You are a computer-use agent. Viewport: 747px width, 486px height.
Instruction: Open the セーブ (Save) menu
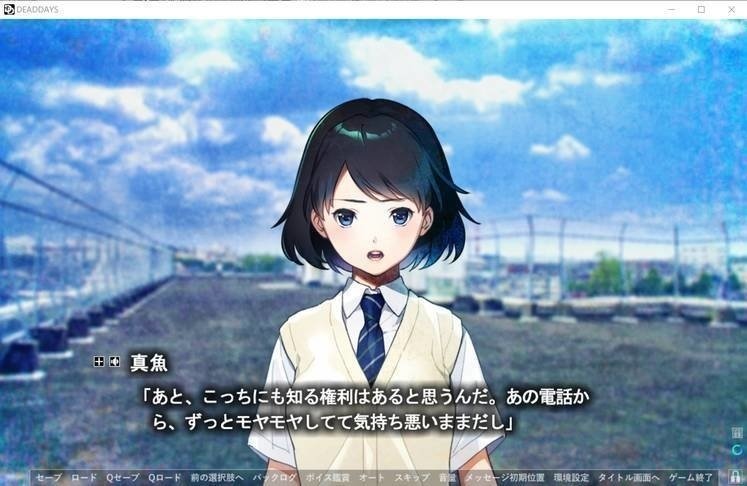click(x=48, y=478)
